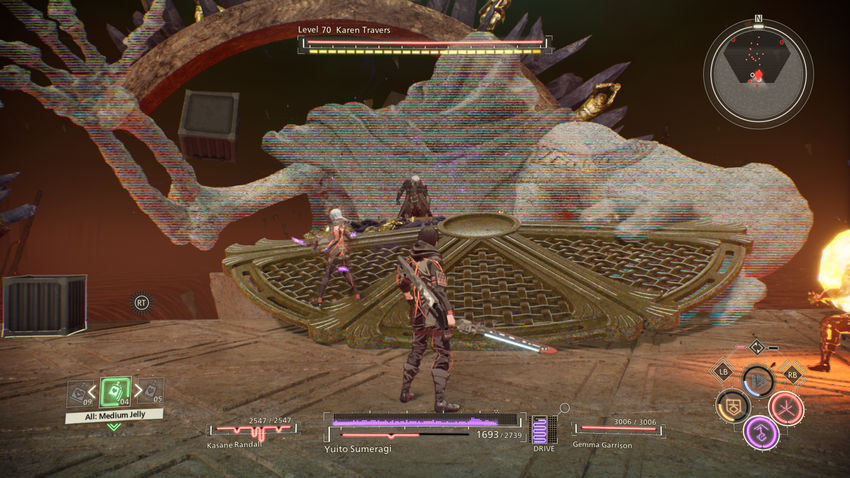Viewport: 850px width, 478px height.
Task: Activate the blue-ringed double-arrow SAS ability icon
Action: [x=759, y=381]
